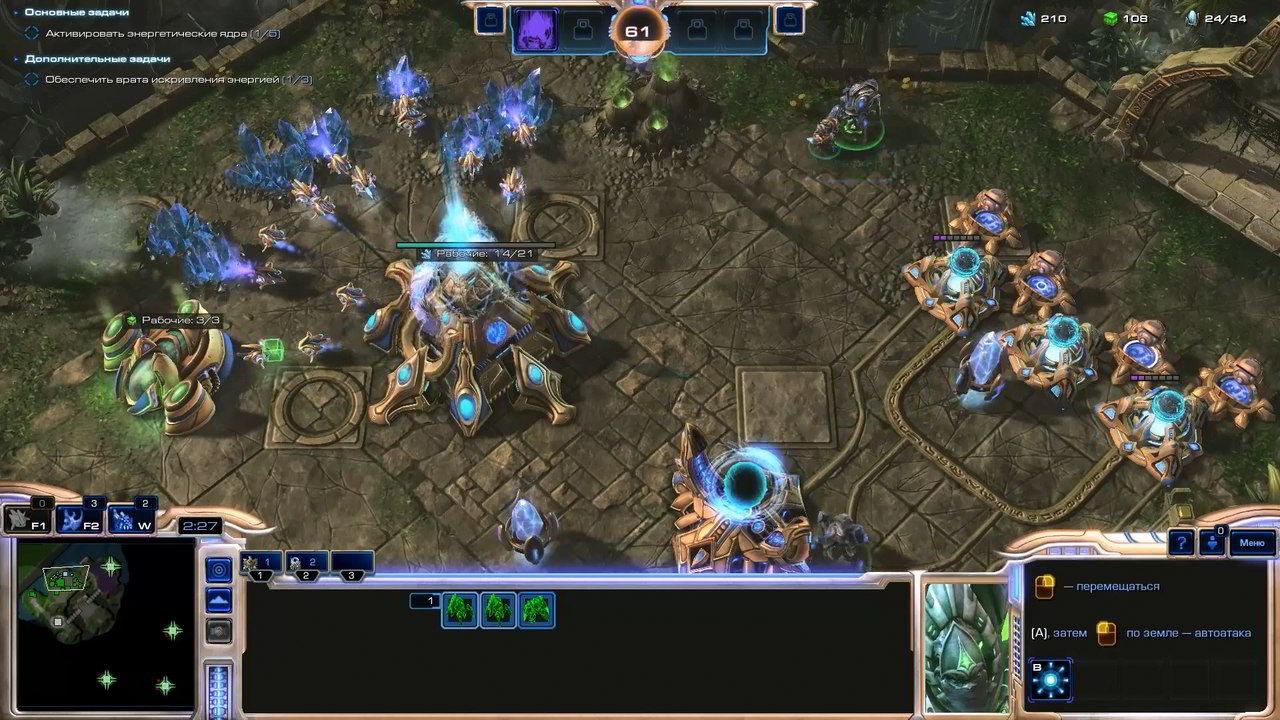This screenshot has width=1280, height=720.
Task: Open the social button beside Меню
Action: 1211,543
